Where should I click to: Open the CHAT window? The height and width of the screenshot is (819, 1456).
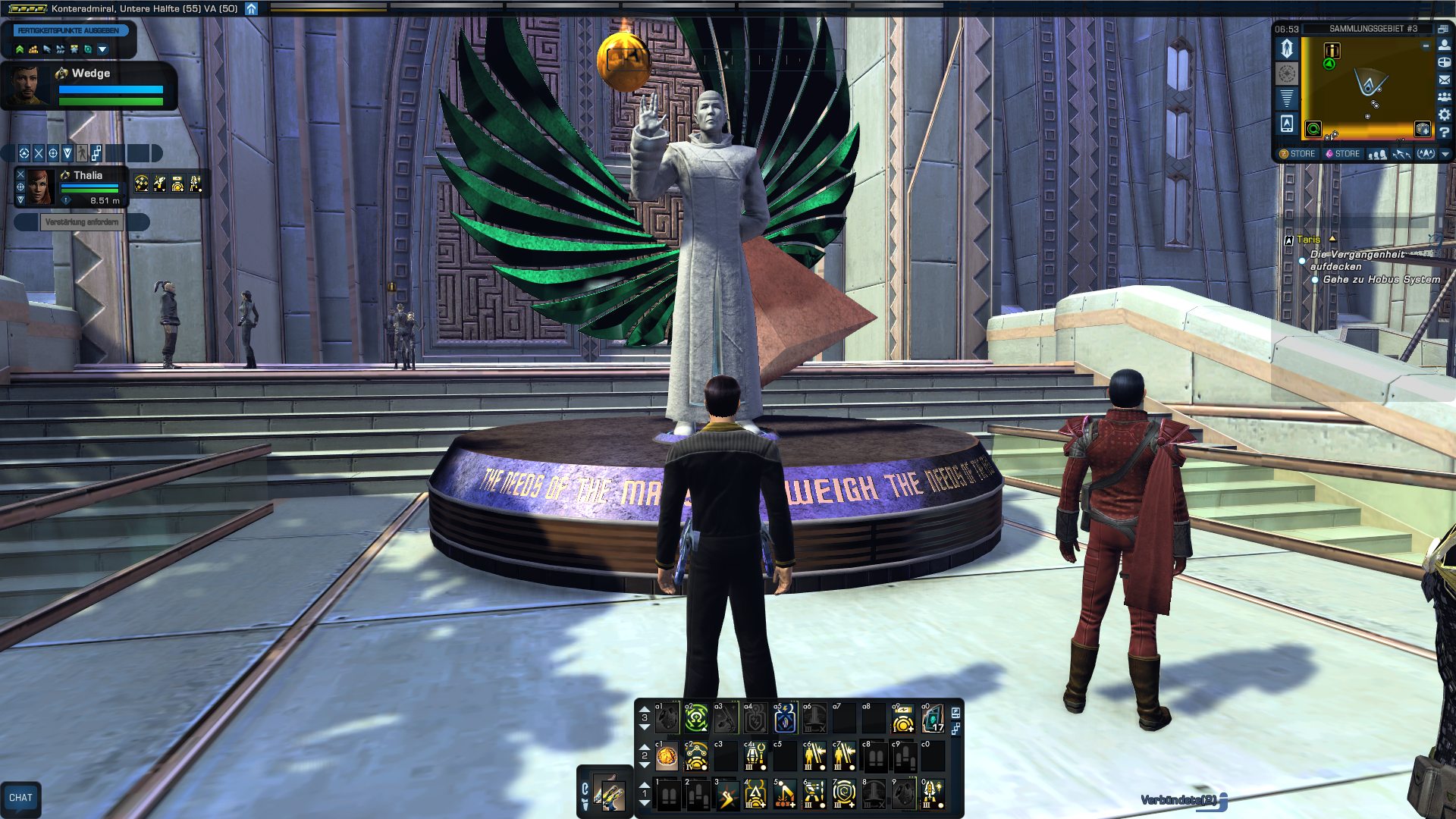(20, 798)
